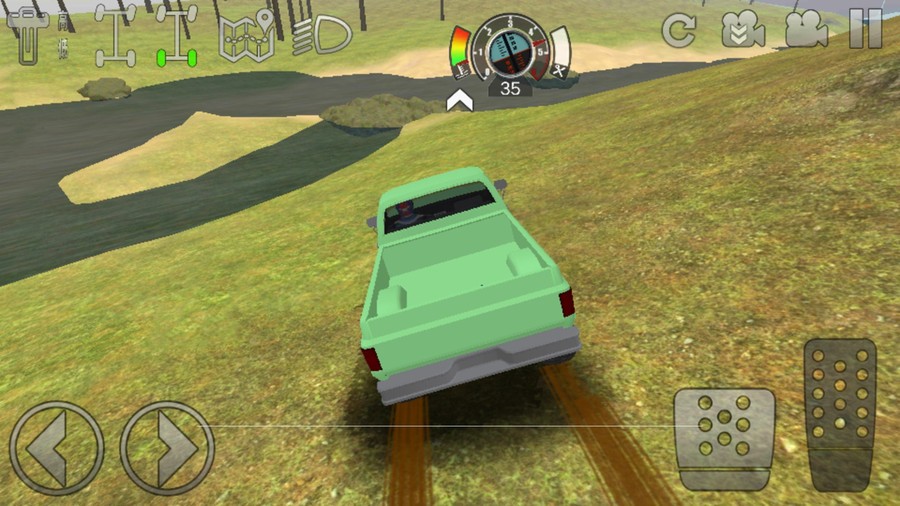This screenshot has width=900, height=506.
Task: Steer right with the right arrow button
Action: pyautogui.click(x=167, y=448)
